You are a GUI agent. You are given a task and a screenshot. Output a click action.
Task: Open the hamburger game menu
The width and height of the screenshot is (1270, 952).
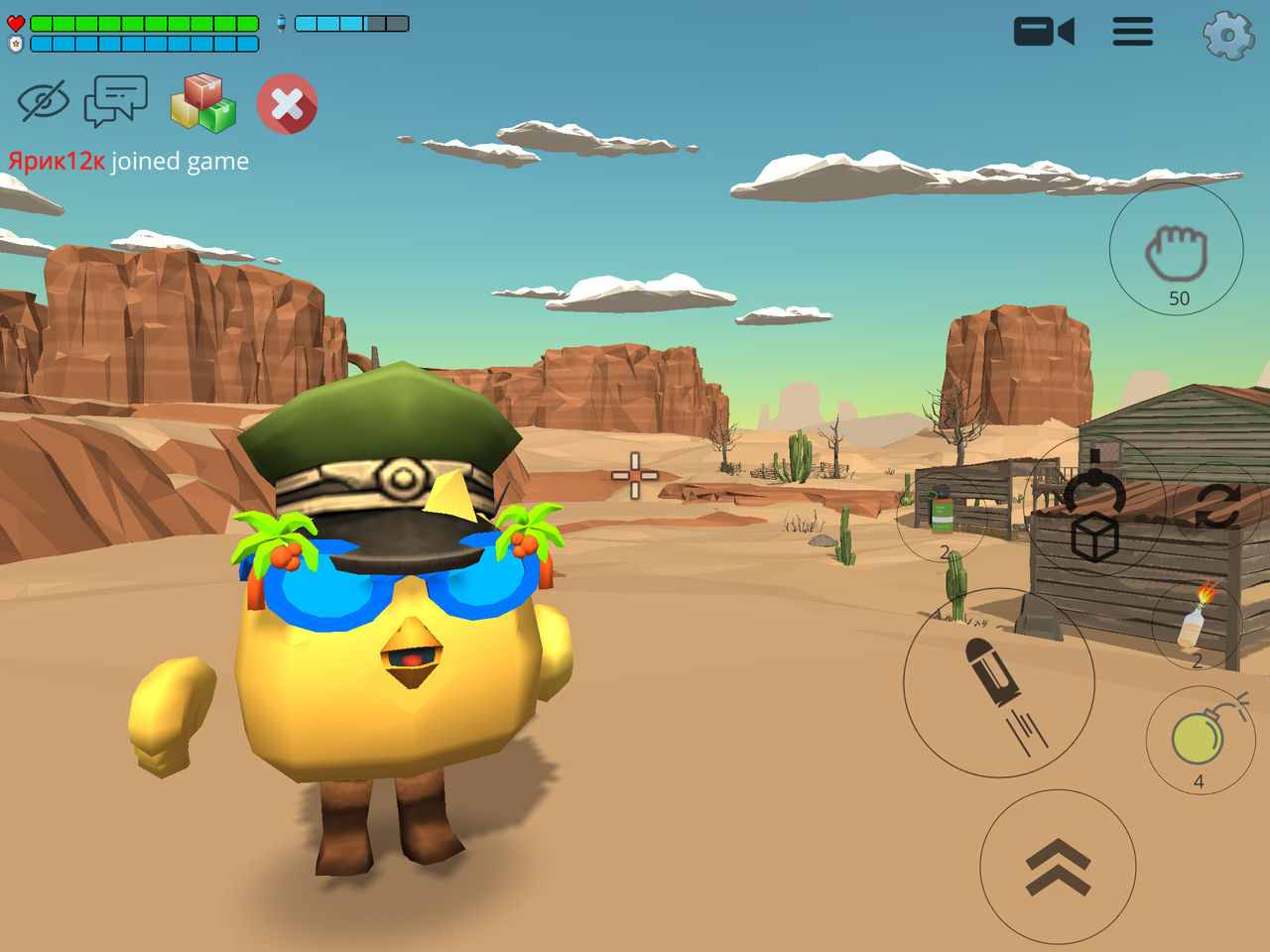point(1132,32)
